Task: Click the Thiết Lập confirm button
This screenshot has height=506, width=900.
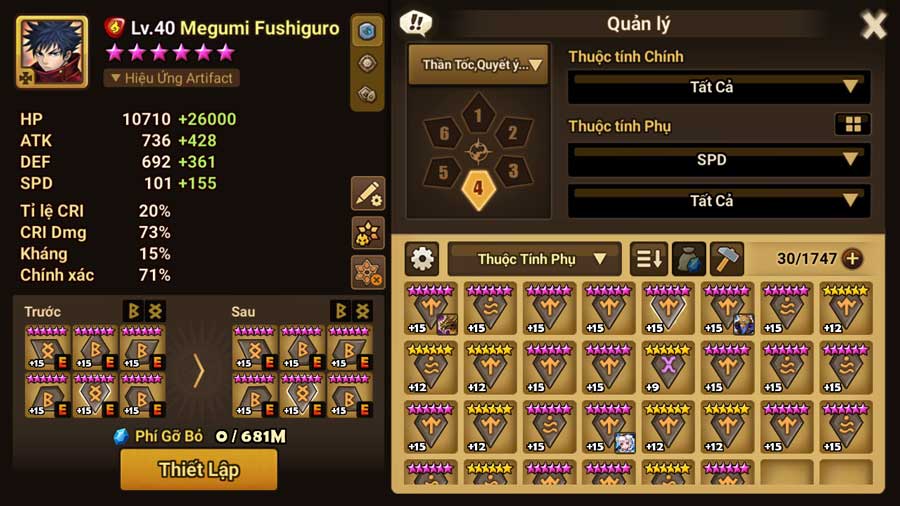Action: (198, 469)
